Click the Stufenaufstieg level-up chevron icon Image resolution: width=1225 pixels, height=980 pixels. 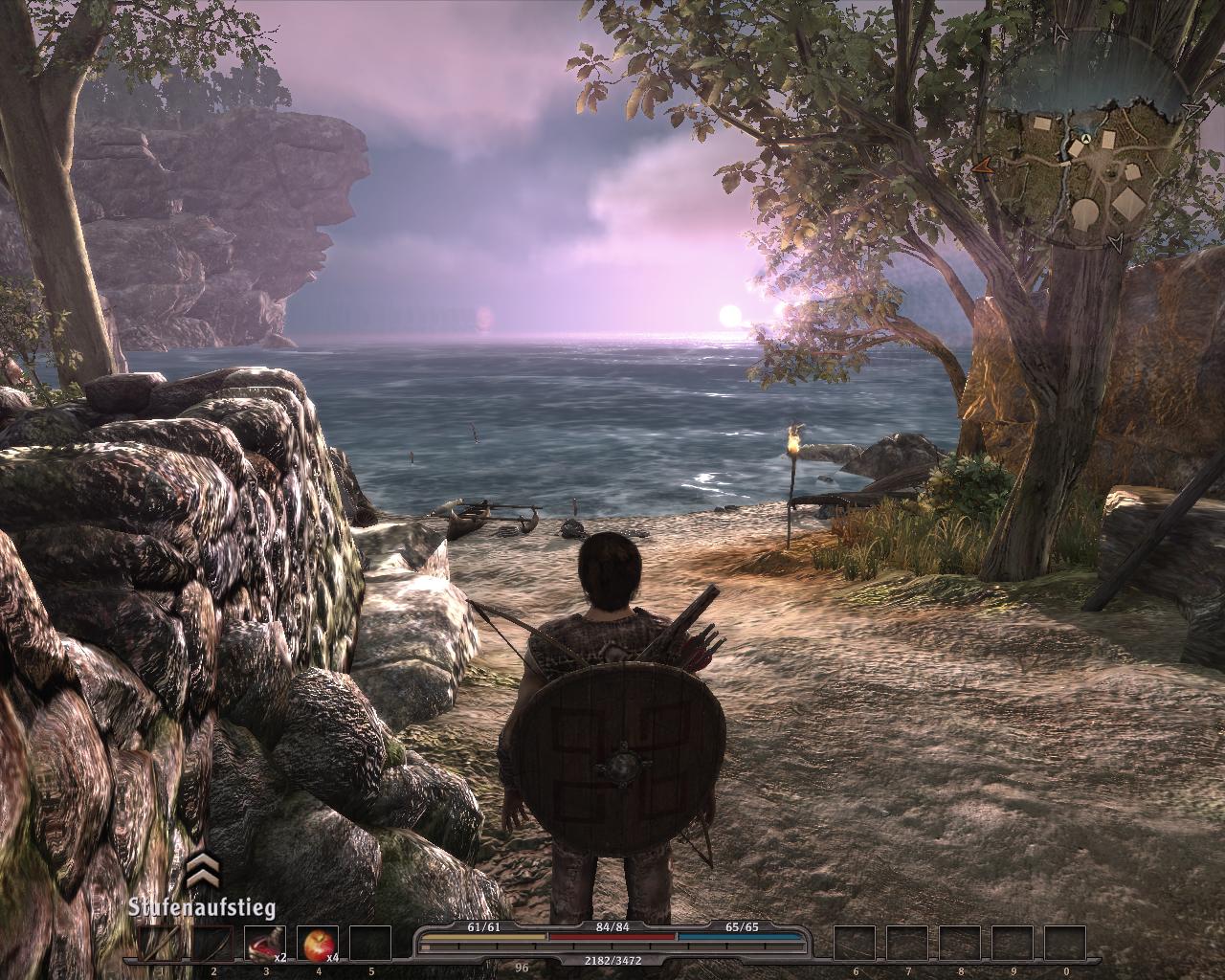[201, 874]
